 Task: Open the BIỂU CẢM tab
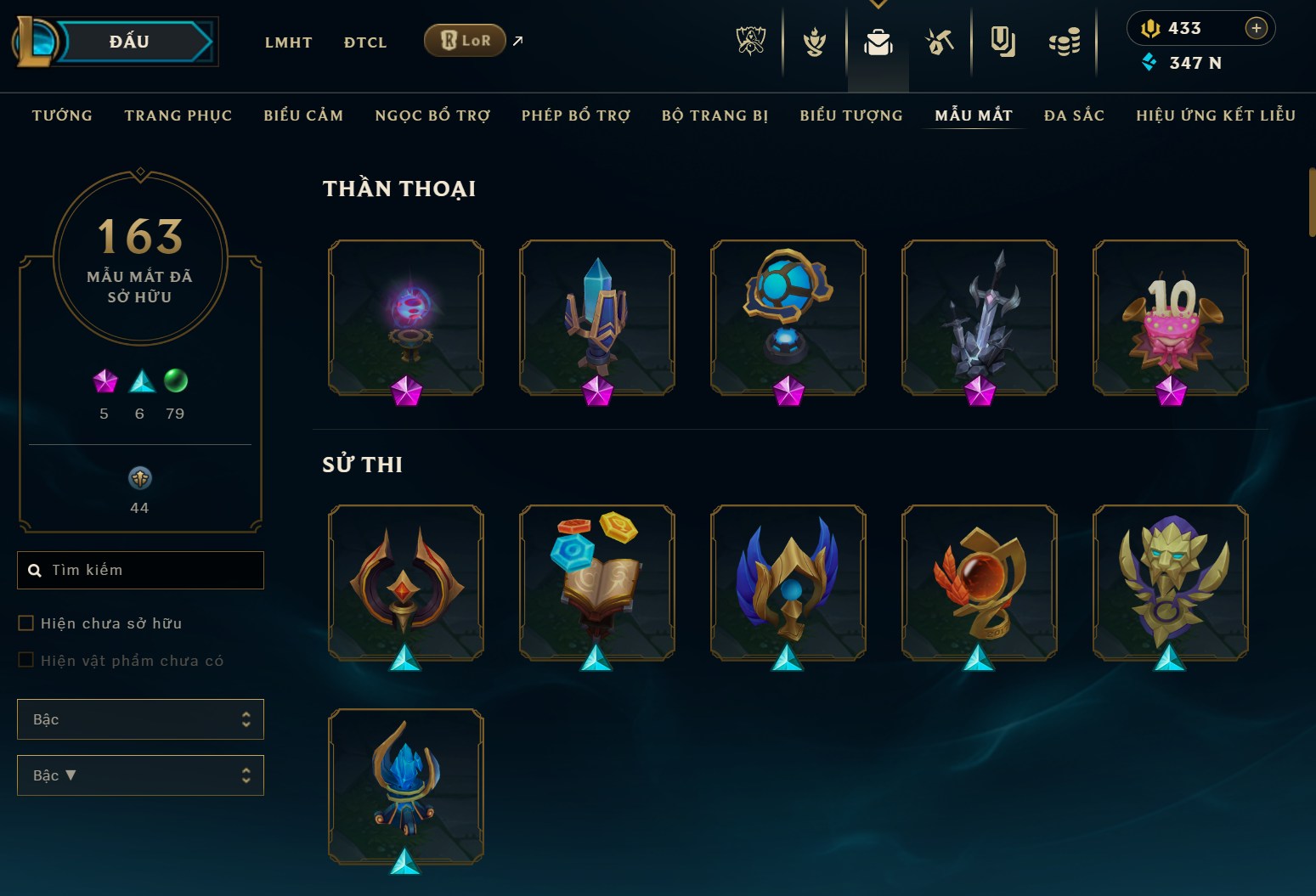pos(303,116)
